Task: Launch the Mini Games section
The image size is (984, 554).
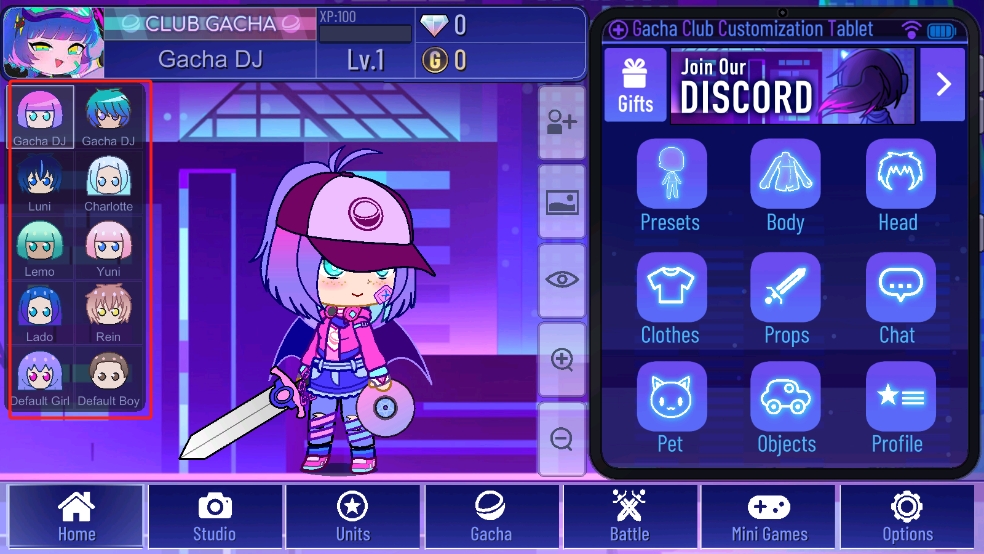Action: point(769,517)
